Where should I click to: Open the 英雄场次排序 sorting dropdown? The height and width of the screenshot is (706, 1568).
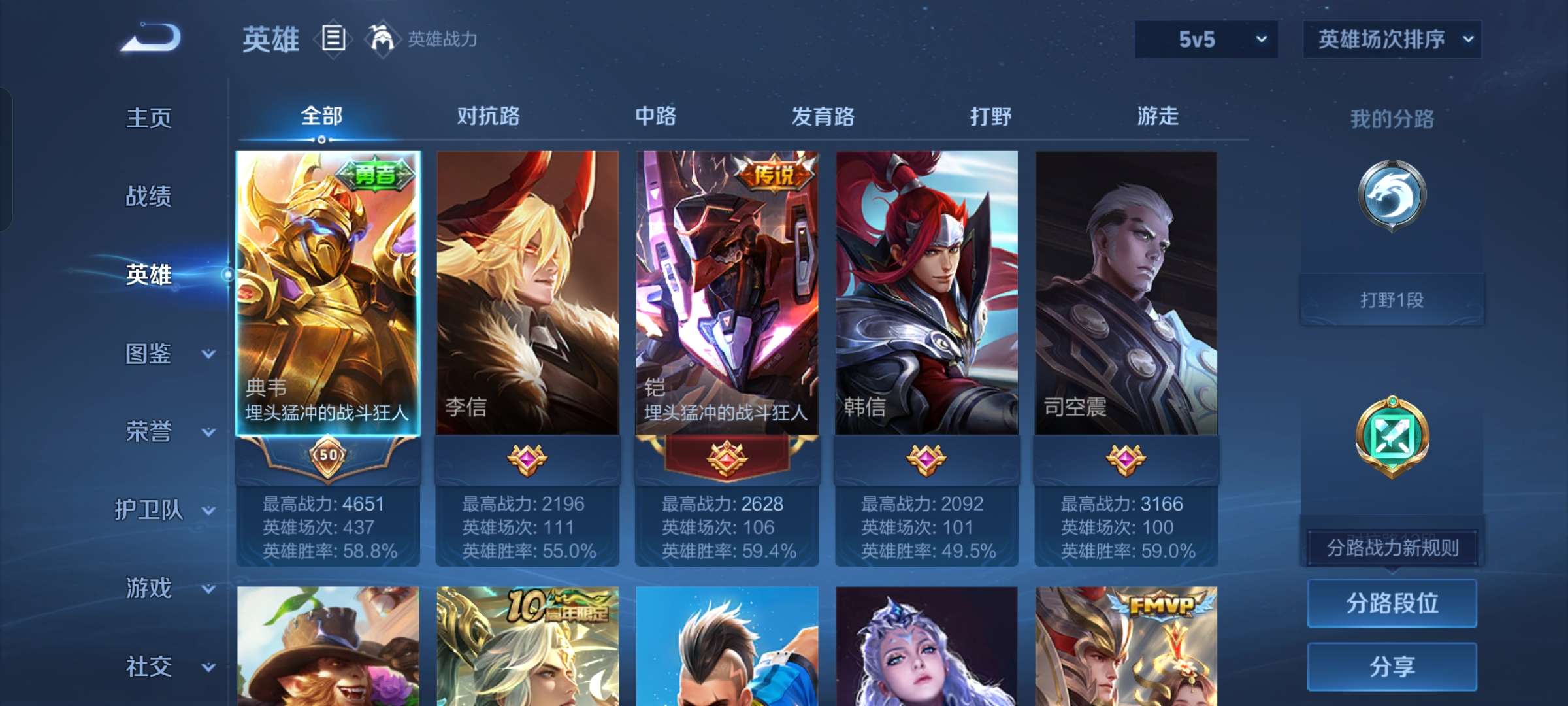[1392, 39]
